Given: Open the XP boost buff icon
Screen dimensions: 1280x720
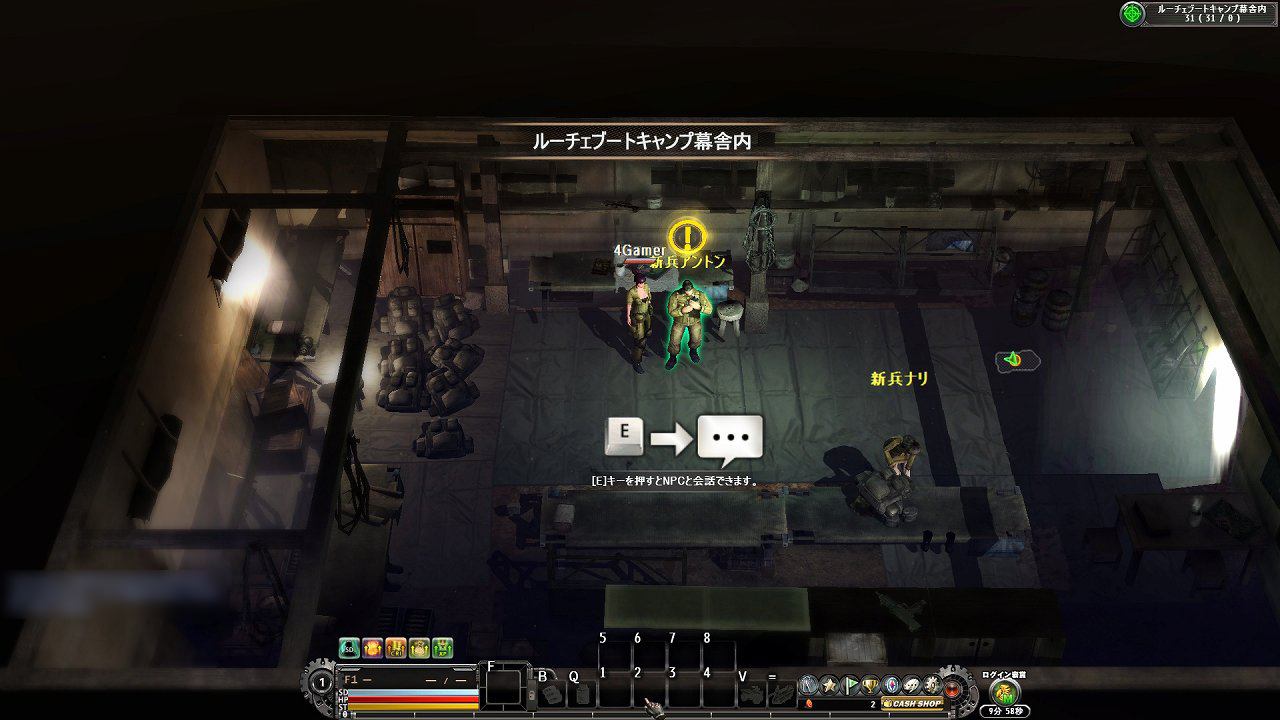Looking at the screenshot, I should click(x=443, y=648).
